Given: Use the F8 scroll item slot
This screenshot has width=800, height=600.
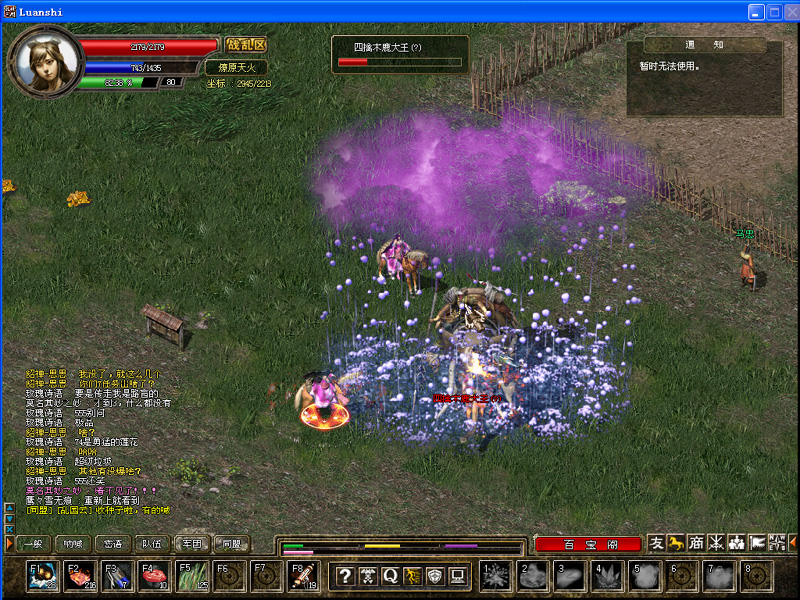Looking at the screenshot, I should 304,577.
